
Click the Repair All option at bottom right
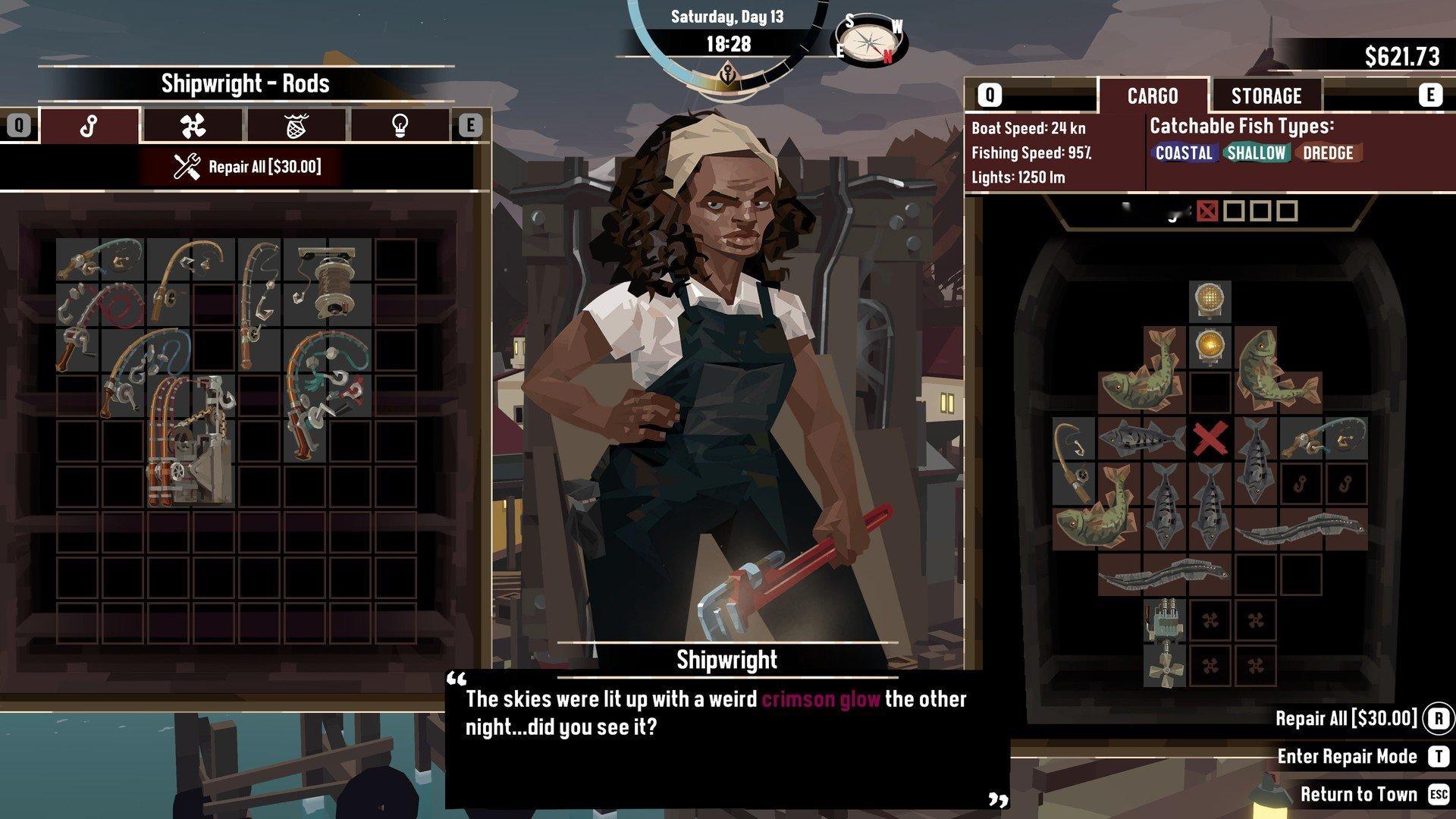pos(1346,718)
